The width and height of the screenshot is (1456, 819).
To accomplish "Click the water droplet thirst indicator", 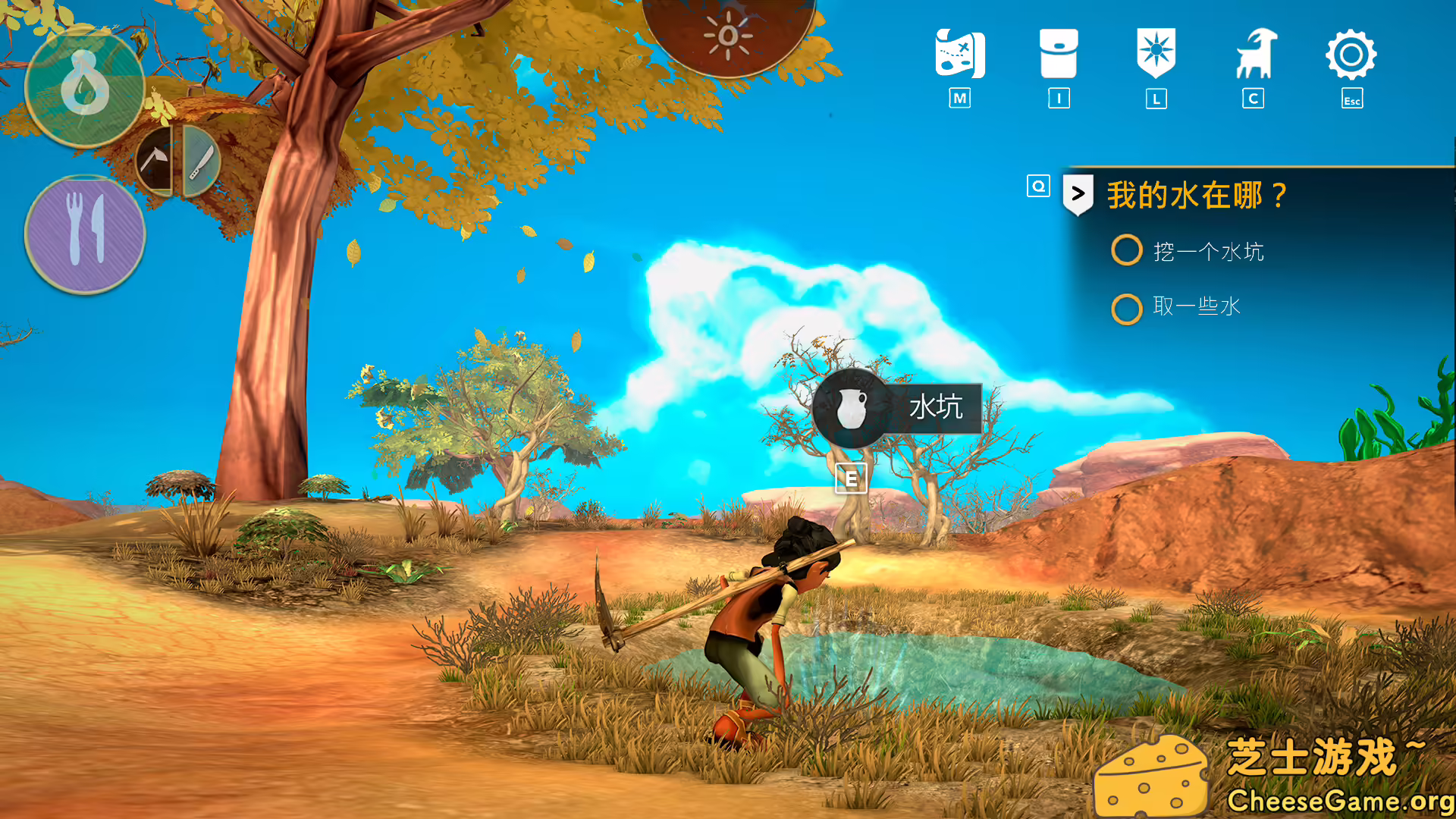I will click(x=86, y=87).
